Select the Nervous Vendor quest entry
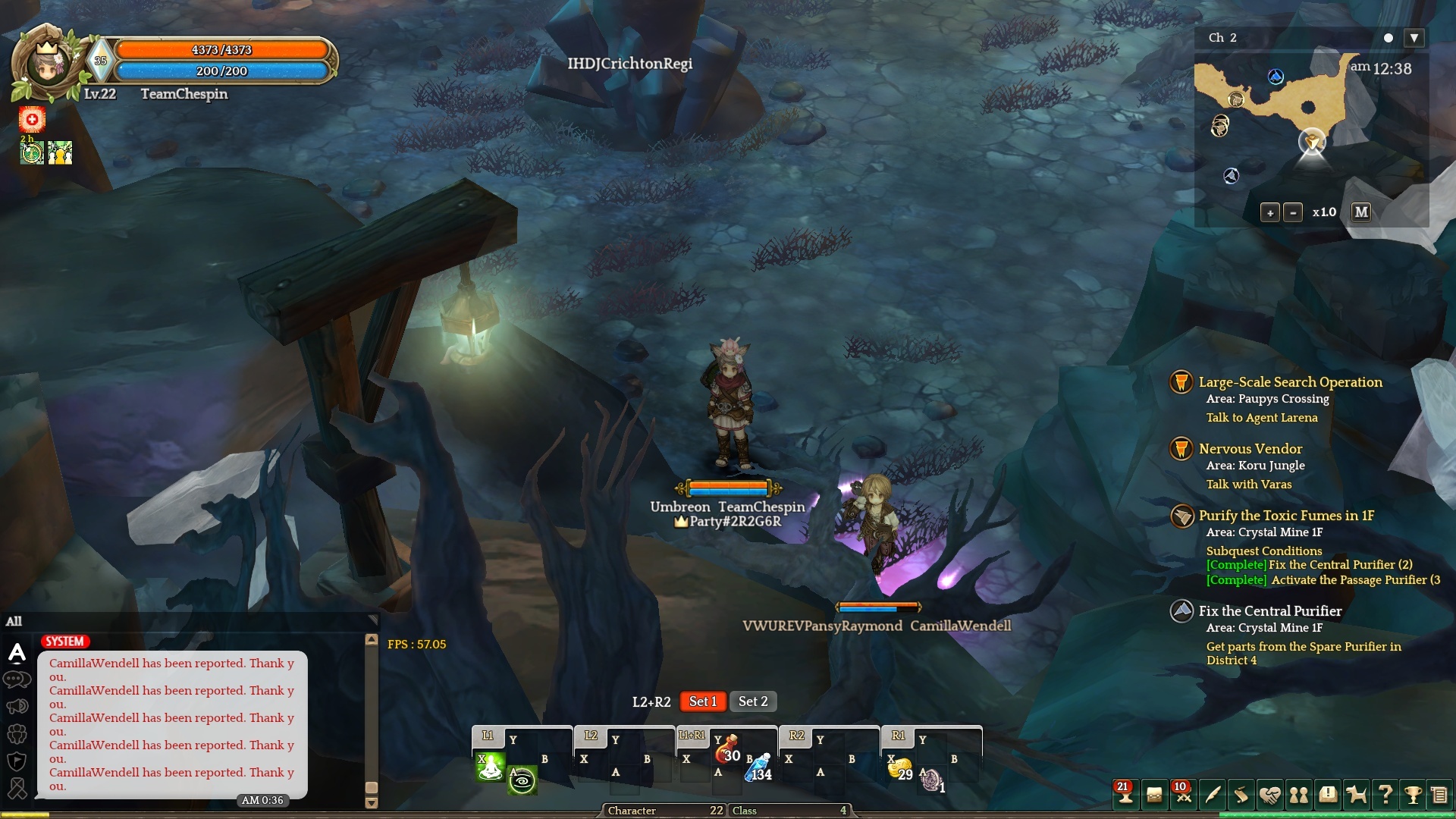This screenshot has height=819, width=1456. 1250,449
